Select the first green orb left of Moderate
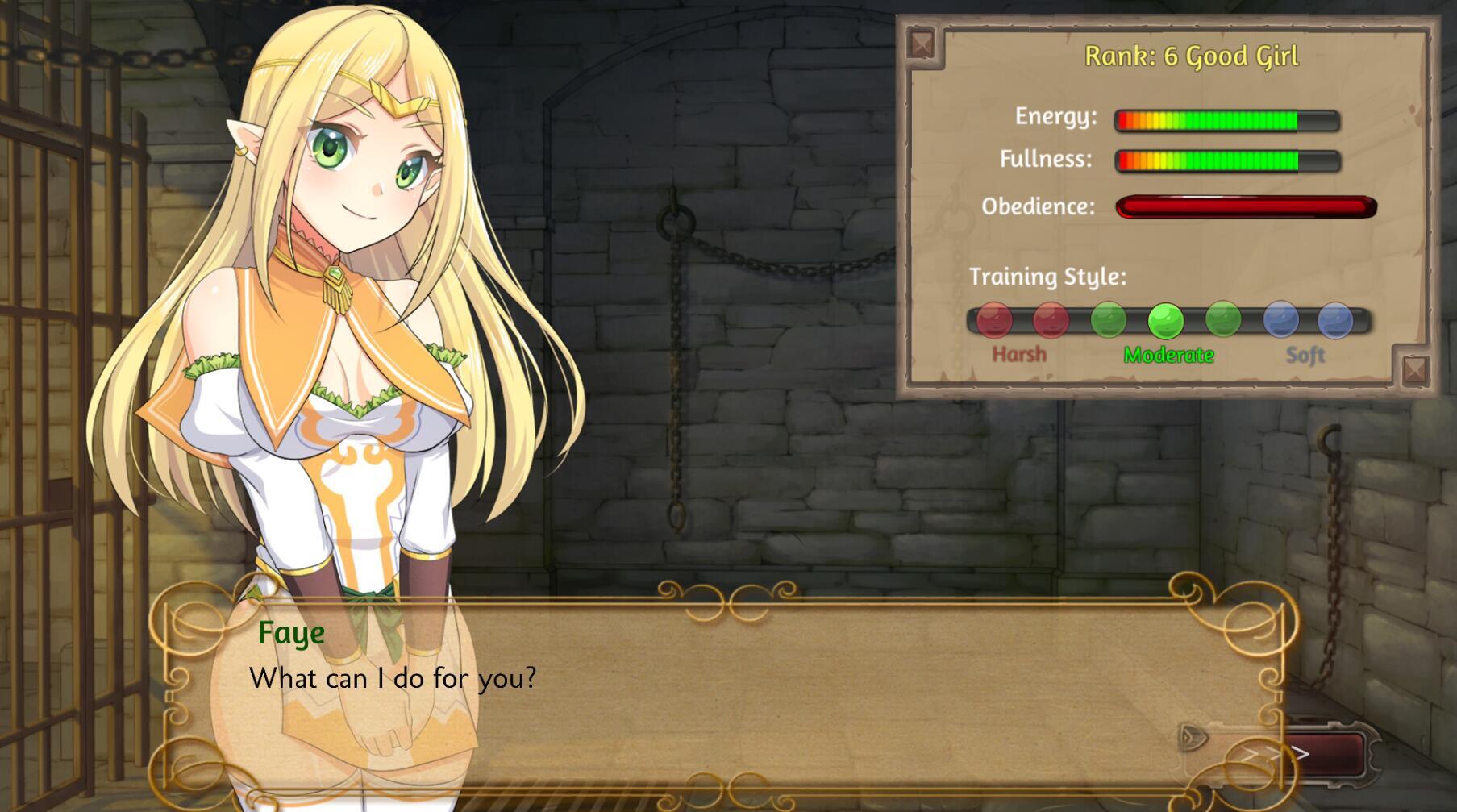Image resolution: width=1457 pixels, height=812 pixels. (1109, 320)
